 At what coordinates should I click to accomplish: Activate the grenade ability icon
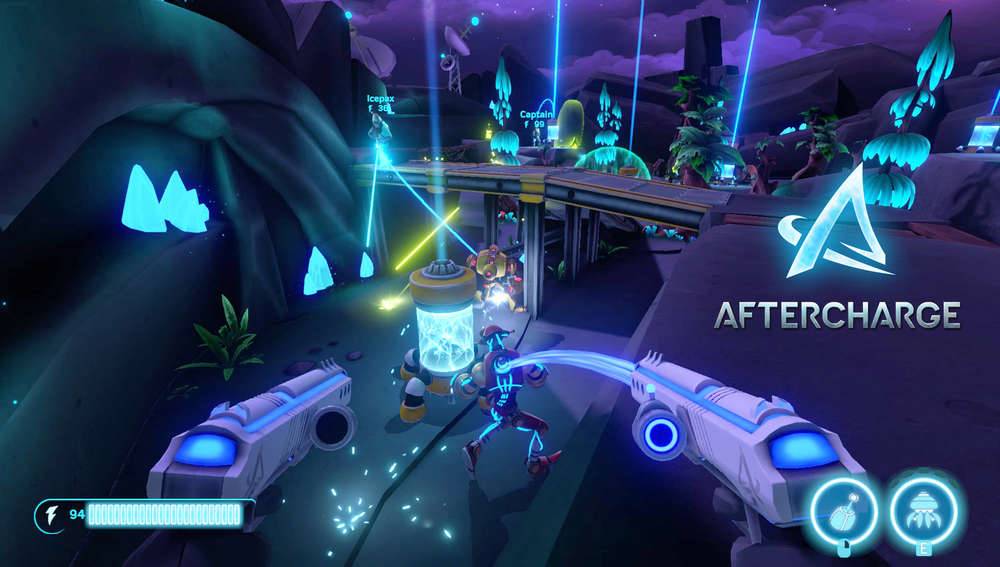[x=844, y=511]
